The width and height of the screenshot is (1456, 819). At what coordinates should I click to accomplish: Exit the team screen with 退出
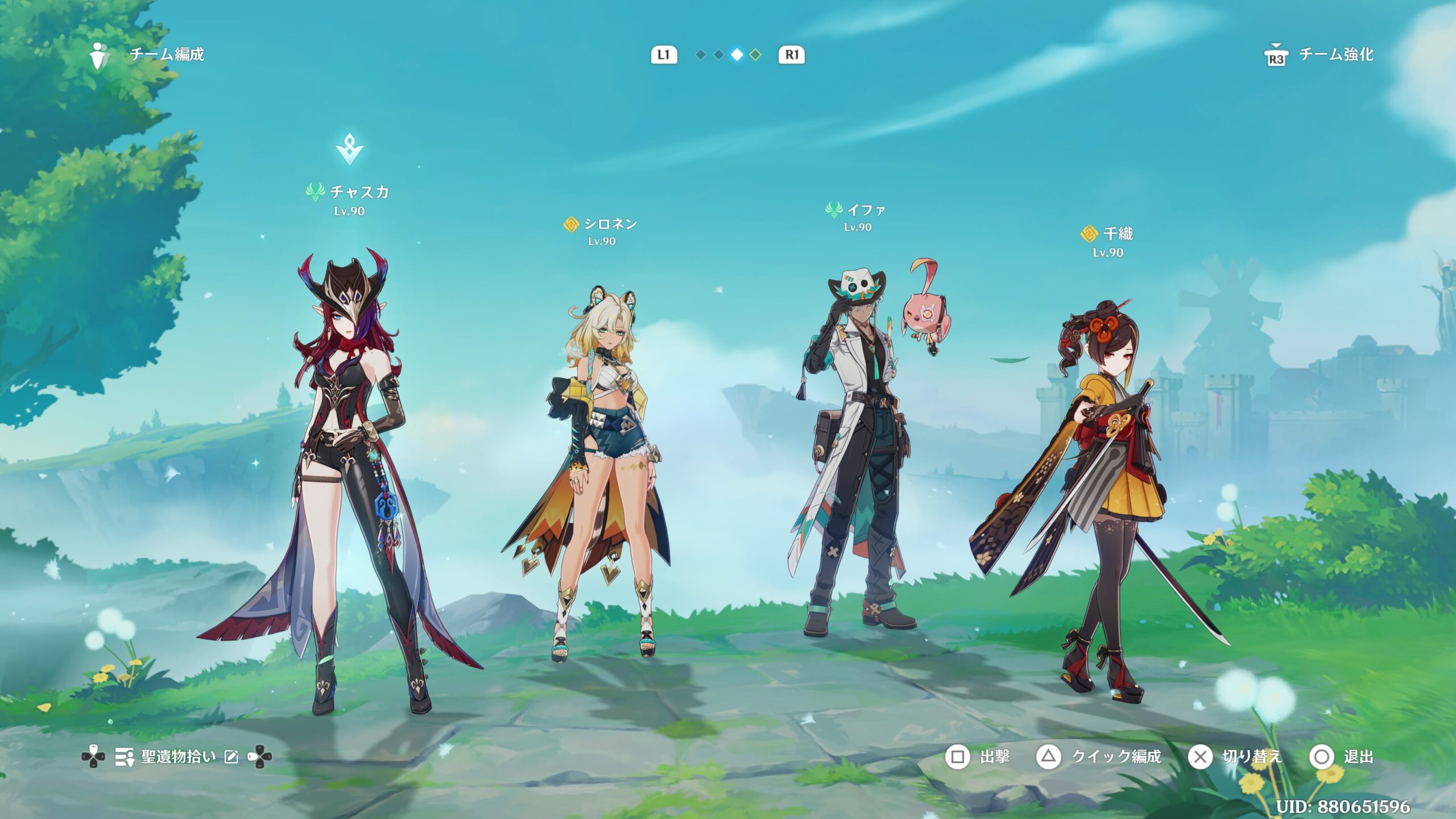[1342, 757]
